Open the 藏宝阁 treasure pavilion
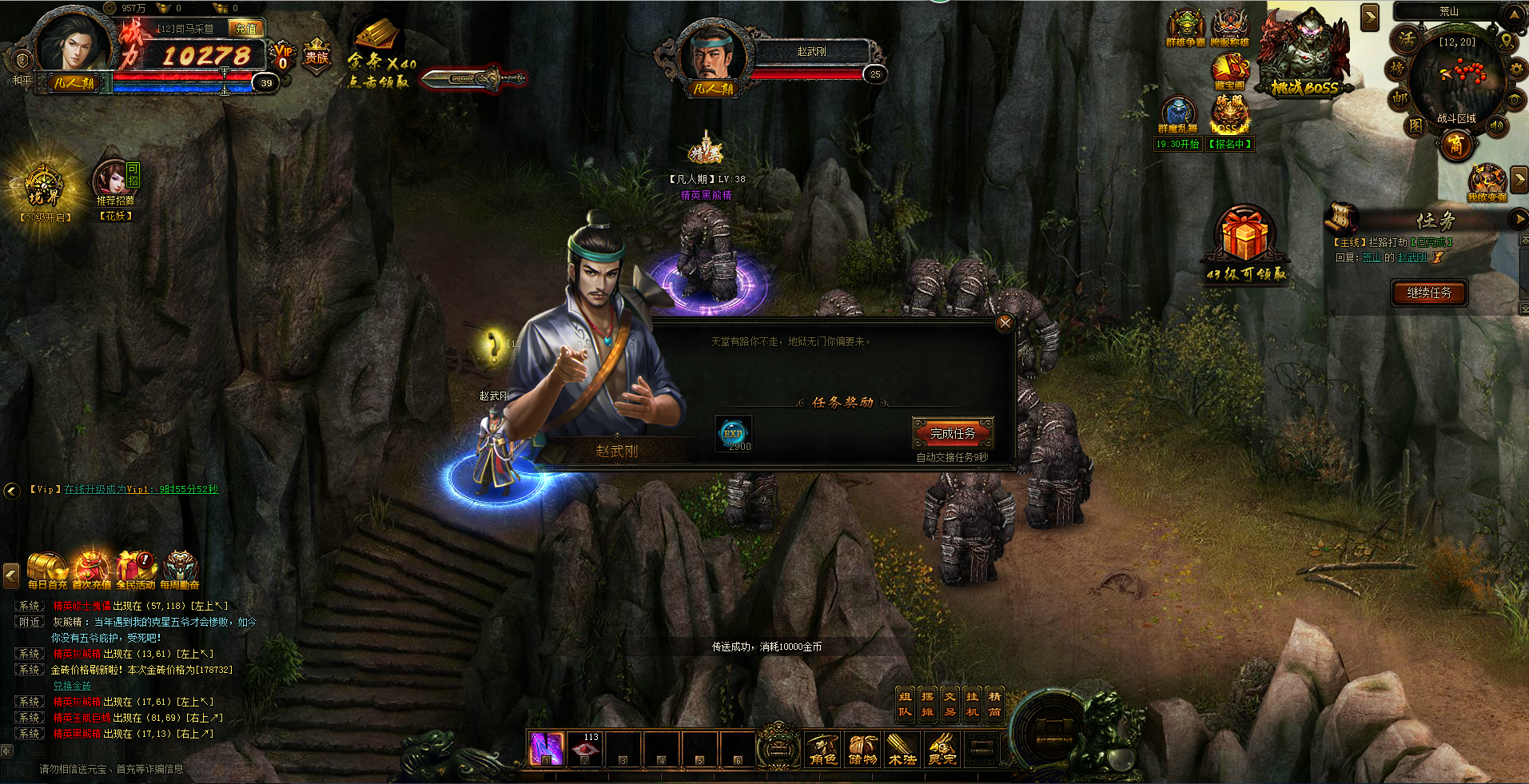The height and width of the screenshot is (784, 1529). coord(1229,72)
